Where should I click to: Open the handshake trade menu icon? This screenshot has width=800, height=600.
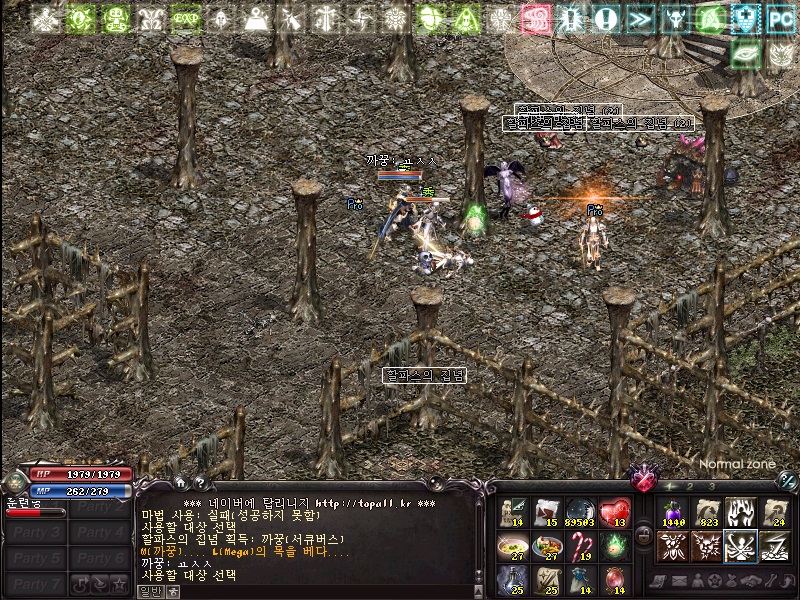coord(750,581)
